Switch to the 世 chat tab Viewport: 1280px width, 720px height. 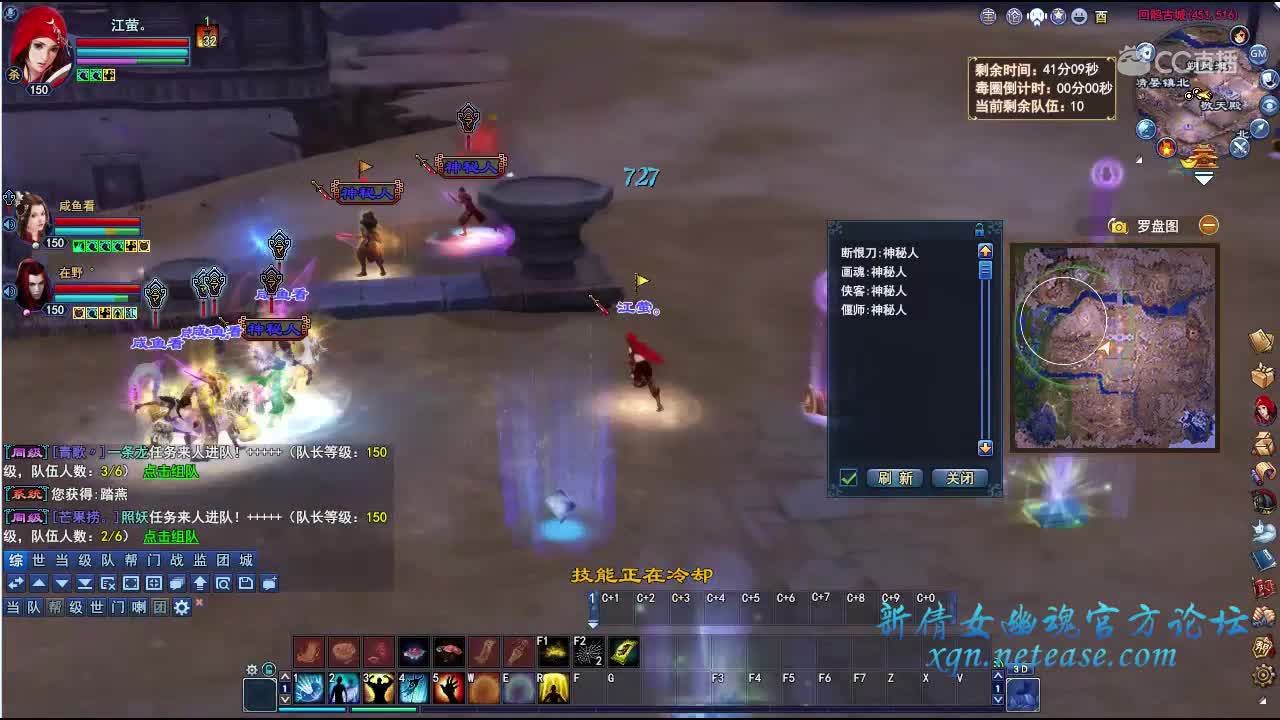37,561
